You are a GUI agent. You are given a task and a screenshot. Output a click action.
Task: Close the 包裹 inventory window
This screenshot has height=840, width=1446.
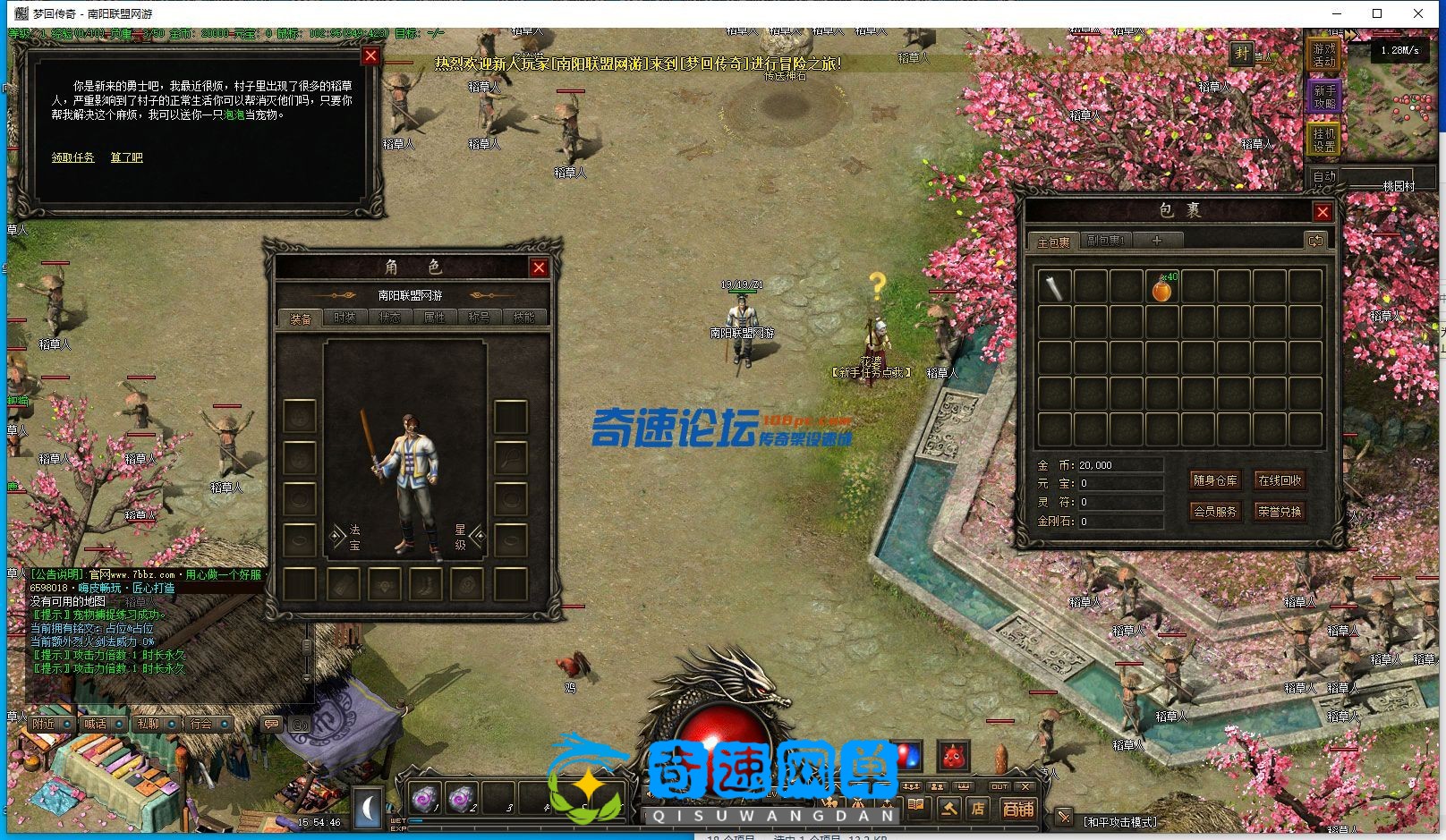(x=1323, y=212)
